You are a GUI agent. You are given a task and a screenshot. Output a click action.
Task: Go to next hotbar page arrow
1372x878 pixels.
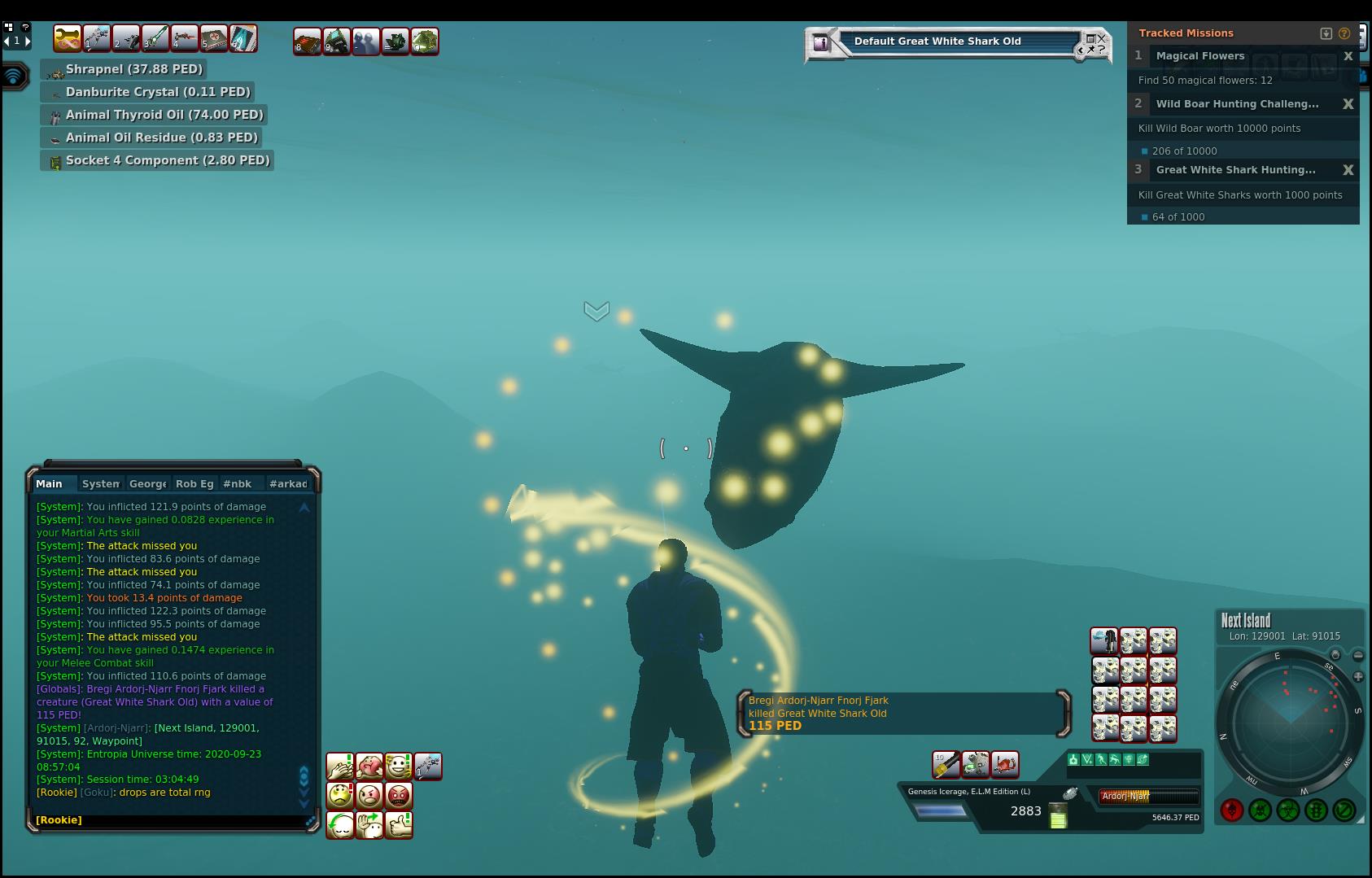(x=28, y=41)
